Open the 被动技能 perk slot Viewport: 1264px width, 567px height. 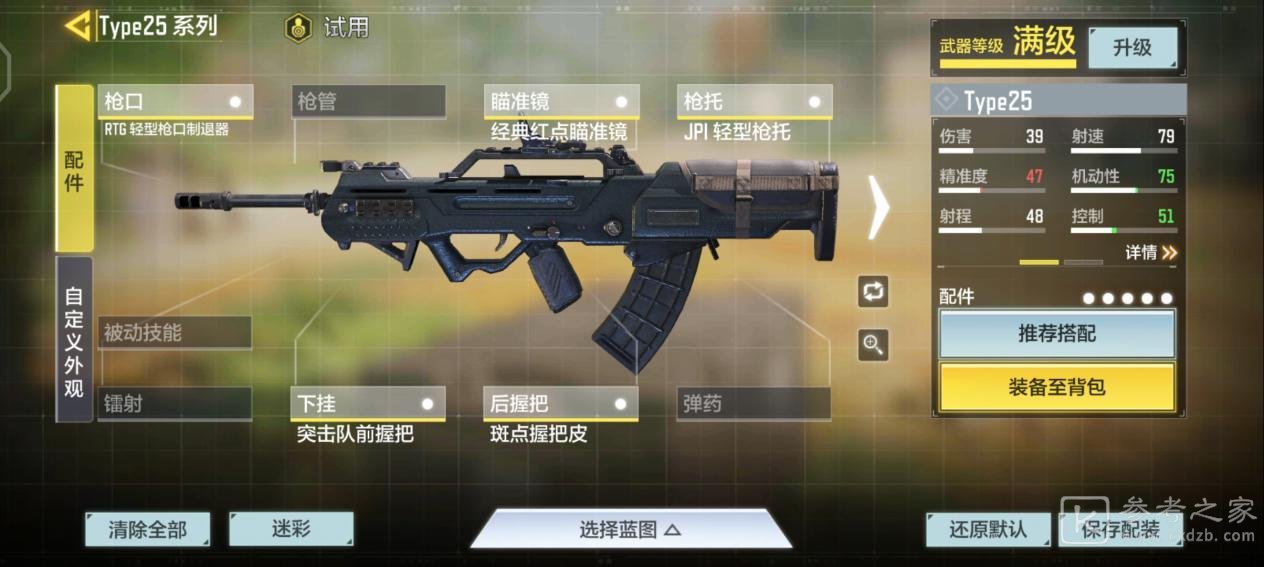click(175, 333)
